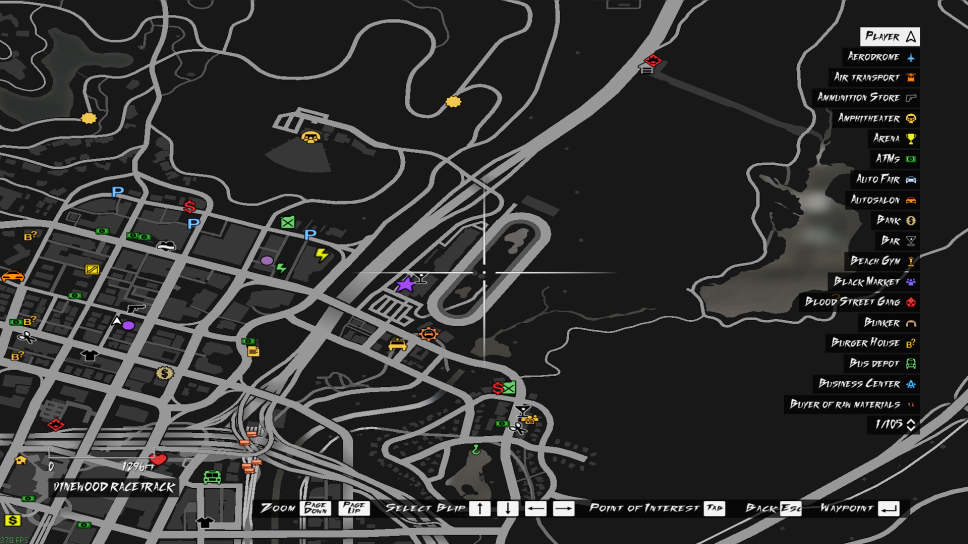The width and height of the screenshot is (968, 544).
Task: Highlight Black Market in the legend
Action: (875, 282)
